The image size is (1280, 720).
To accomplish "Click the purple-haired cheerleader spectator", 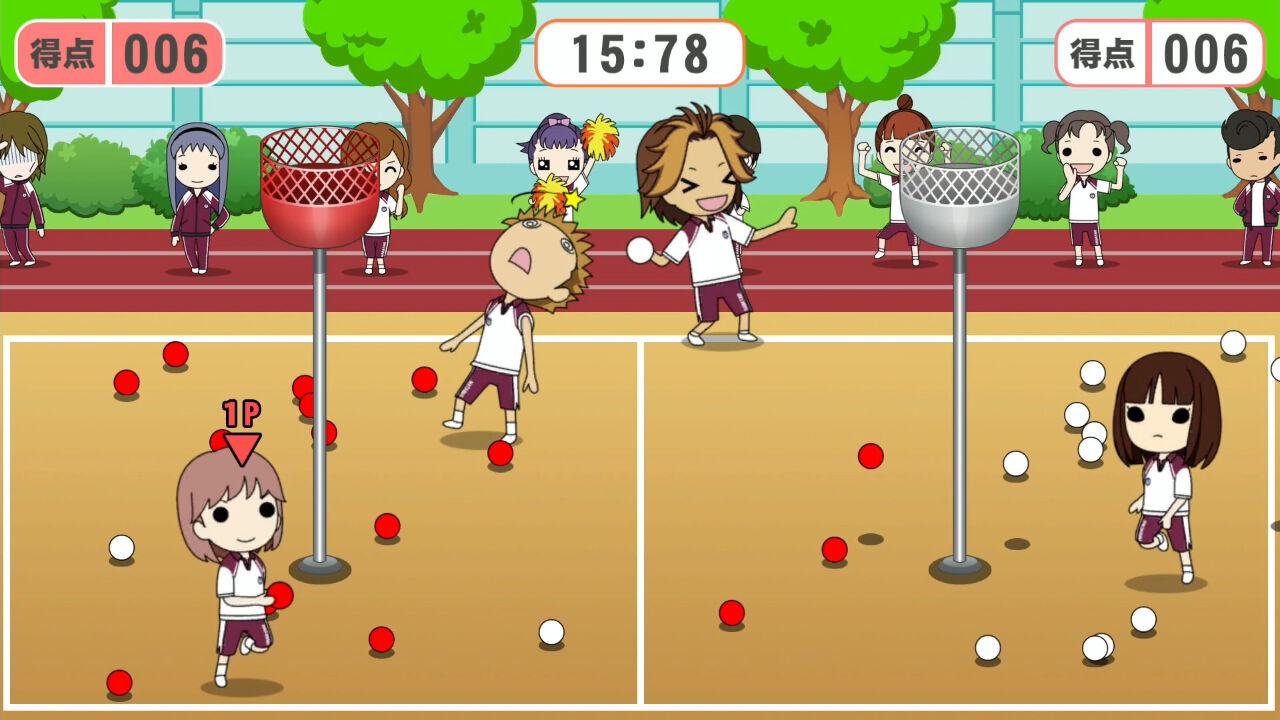I will (557, 165).
